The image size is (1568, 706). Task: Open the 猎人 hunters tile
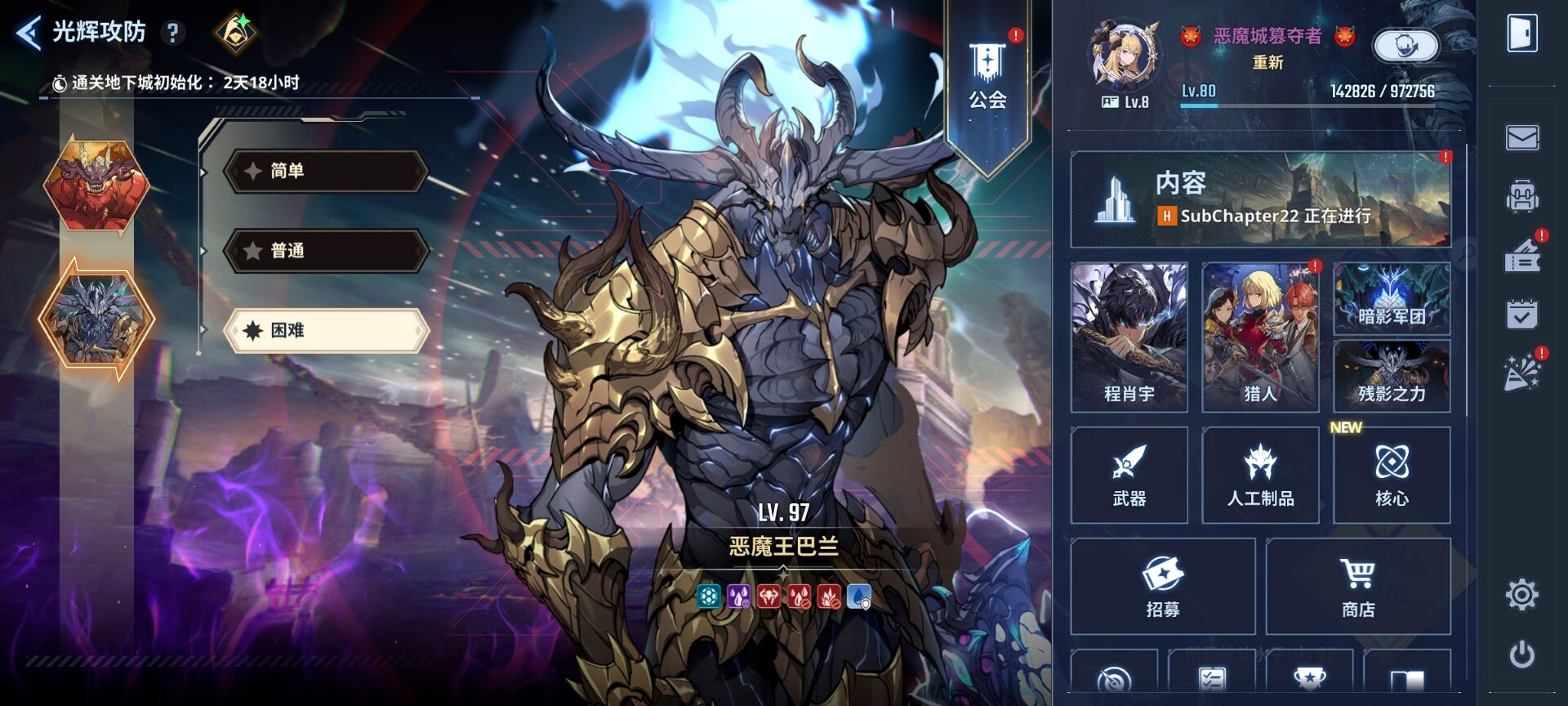(1260, 337)
